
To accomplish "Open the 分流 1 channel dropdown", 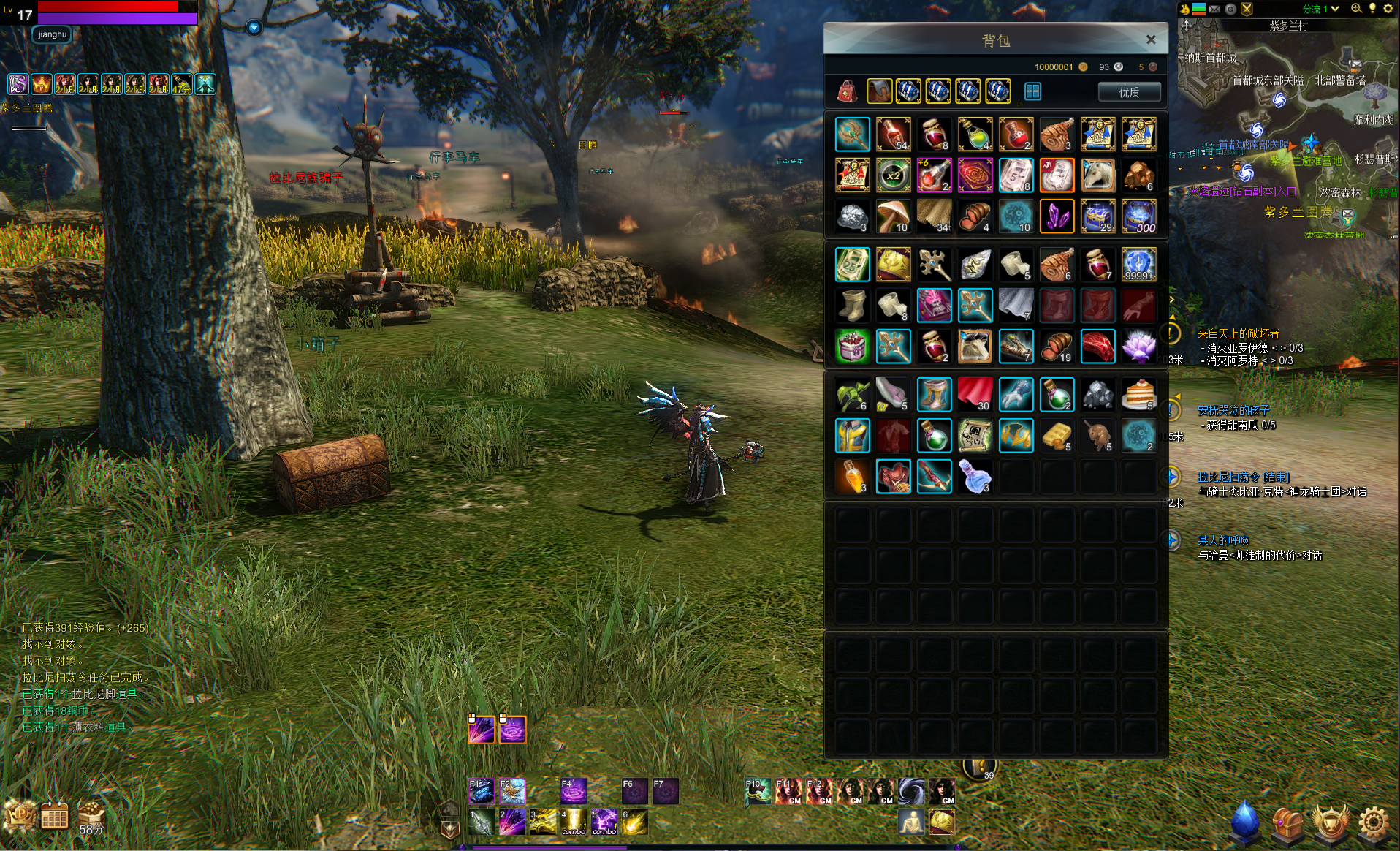I will click(x=1321, y=9).
